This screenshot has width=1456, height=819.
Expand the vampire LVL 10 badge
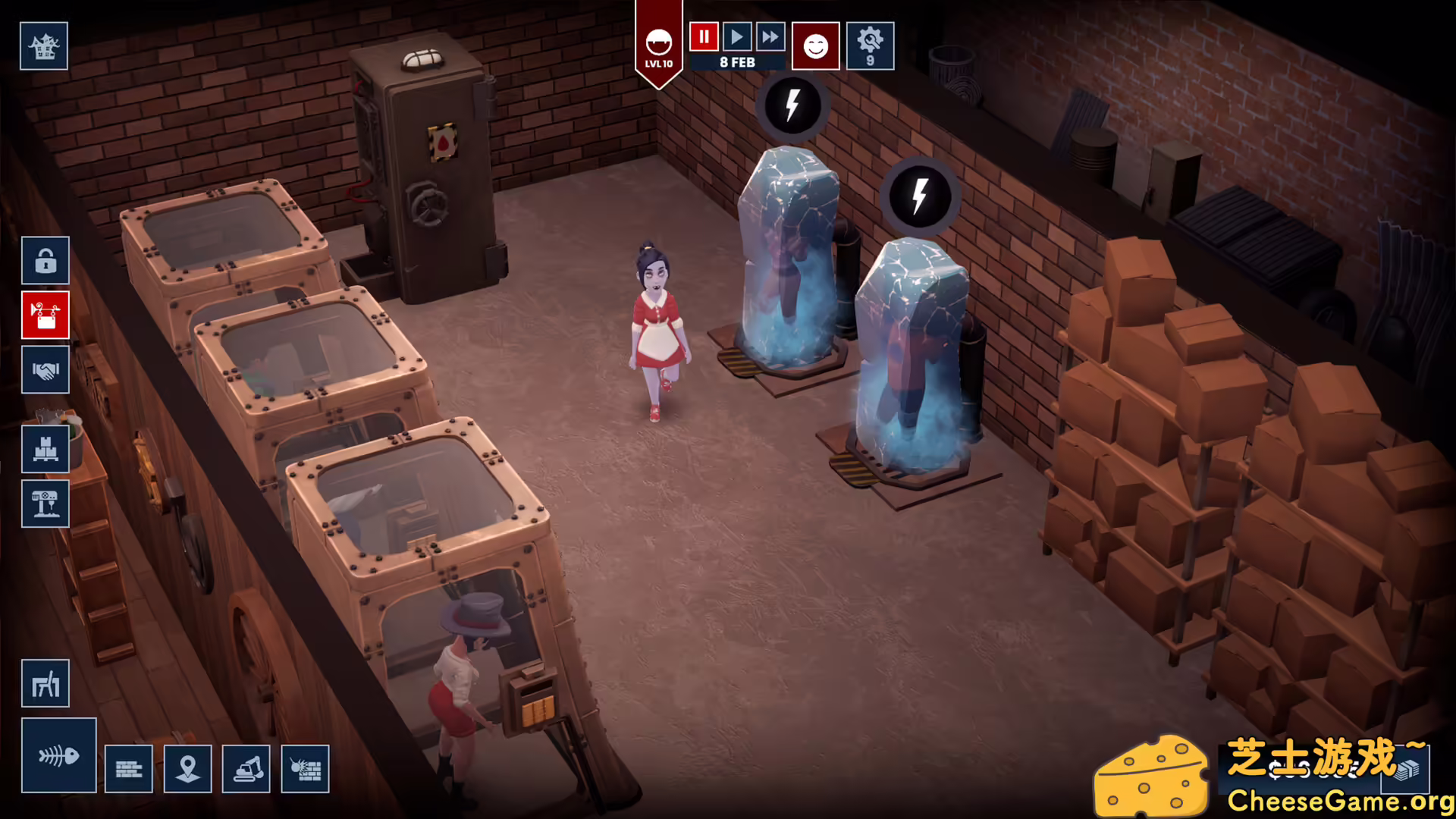[x=658, y=45]
